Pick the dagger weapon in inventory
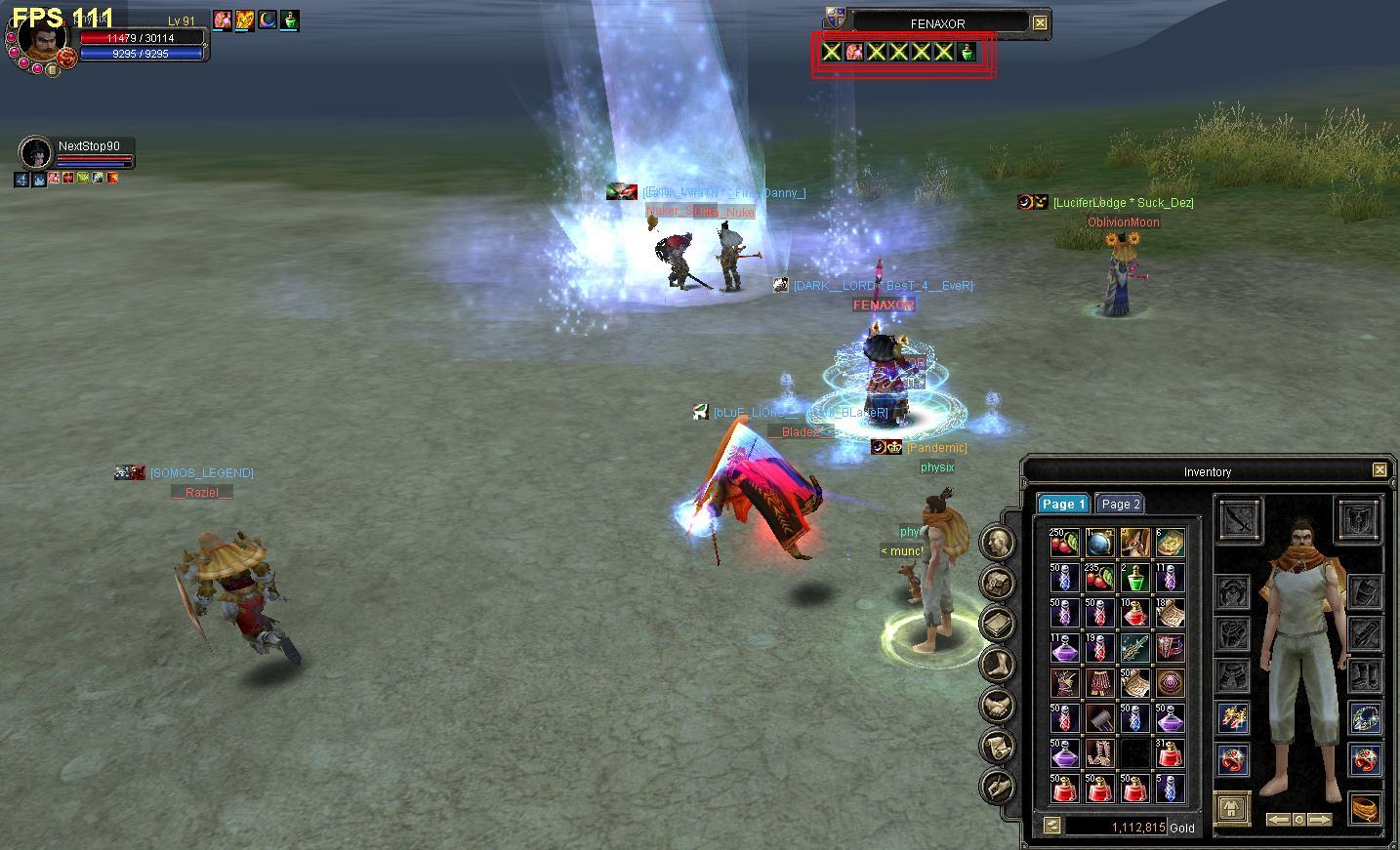The height and width of the screenshot is (850, 1400). pyautogui.click(x=1133, y=647)
